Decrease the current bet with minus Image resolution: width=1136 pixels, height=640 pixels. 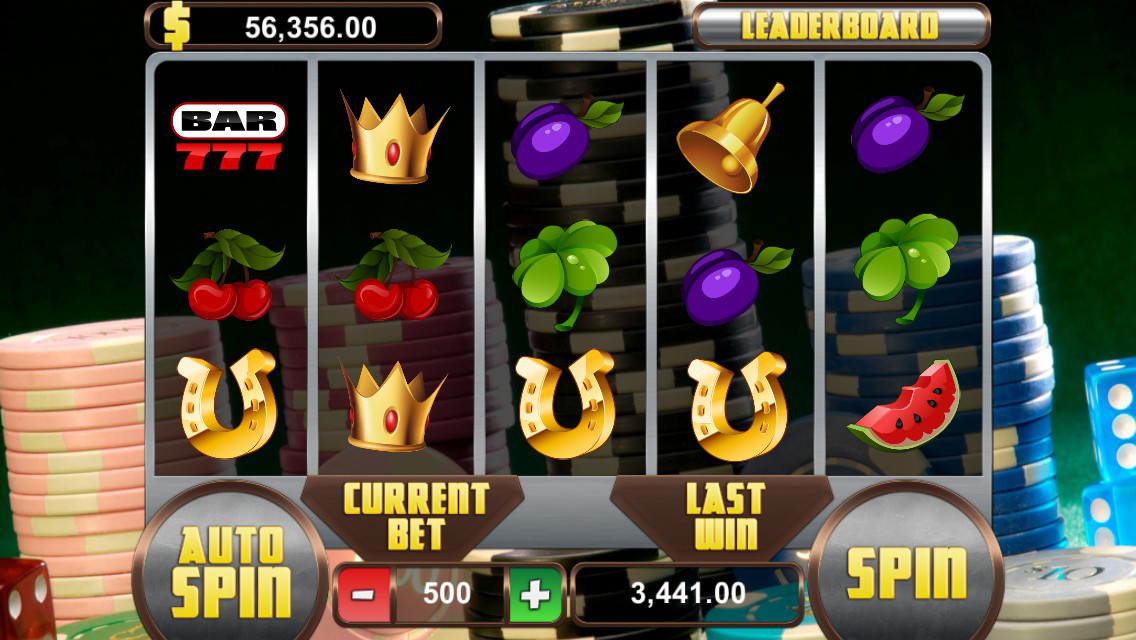[x=363, y=594]
